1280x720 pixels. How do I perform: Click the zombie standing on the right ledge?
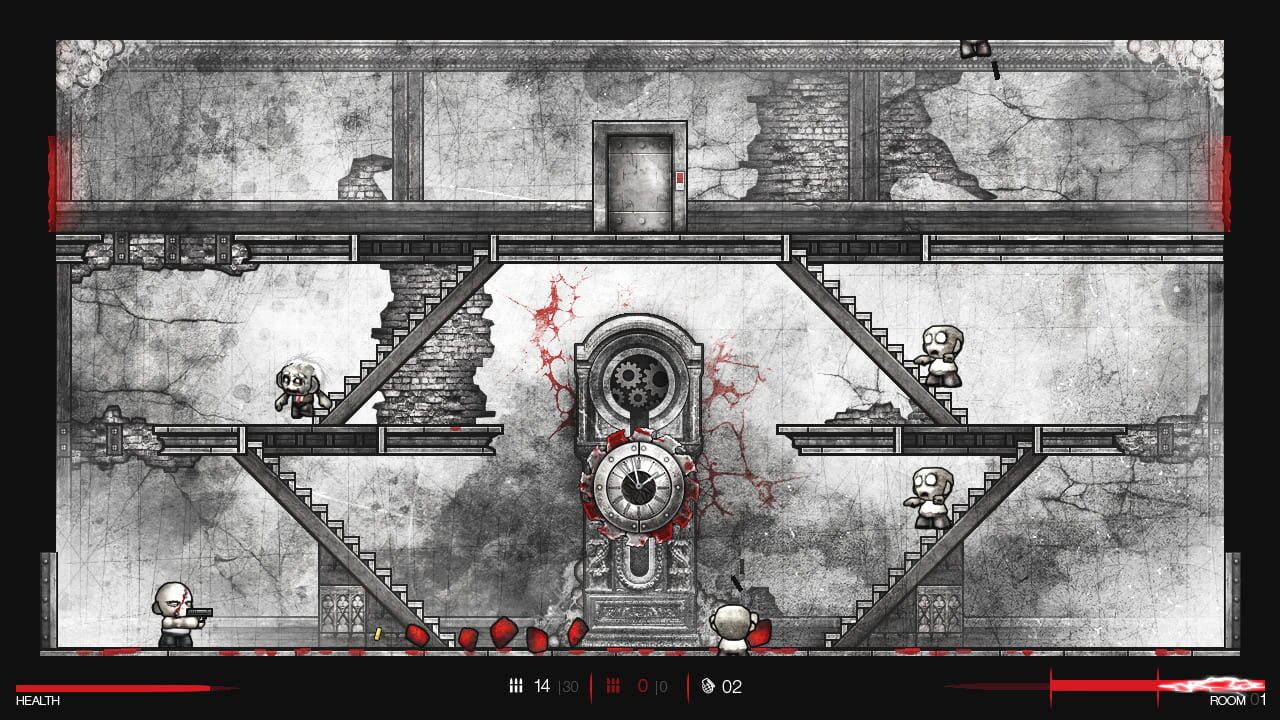click(x=930, y=497)
